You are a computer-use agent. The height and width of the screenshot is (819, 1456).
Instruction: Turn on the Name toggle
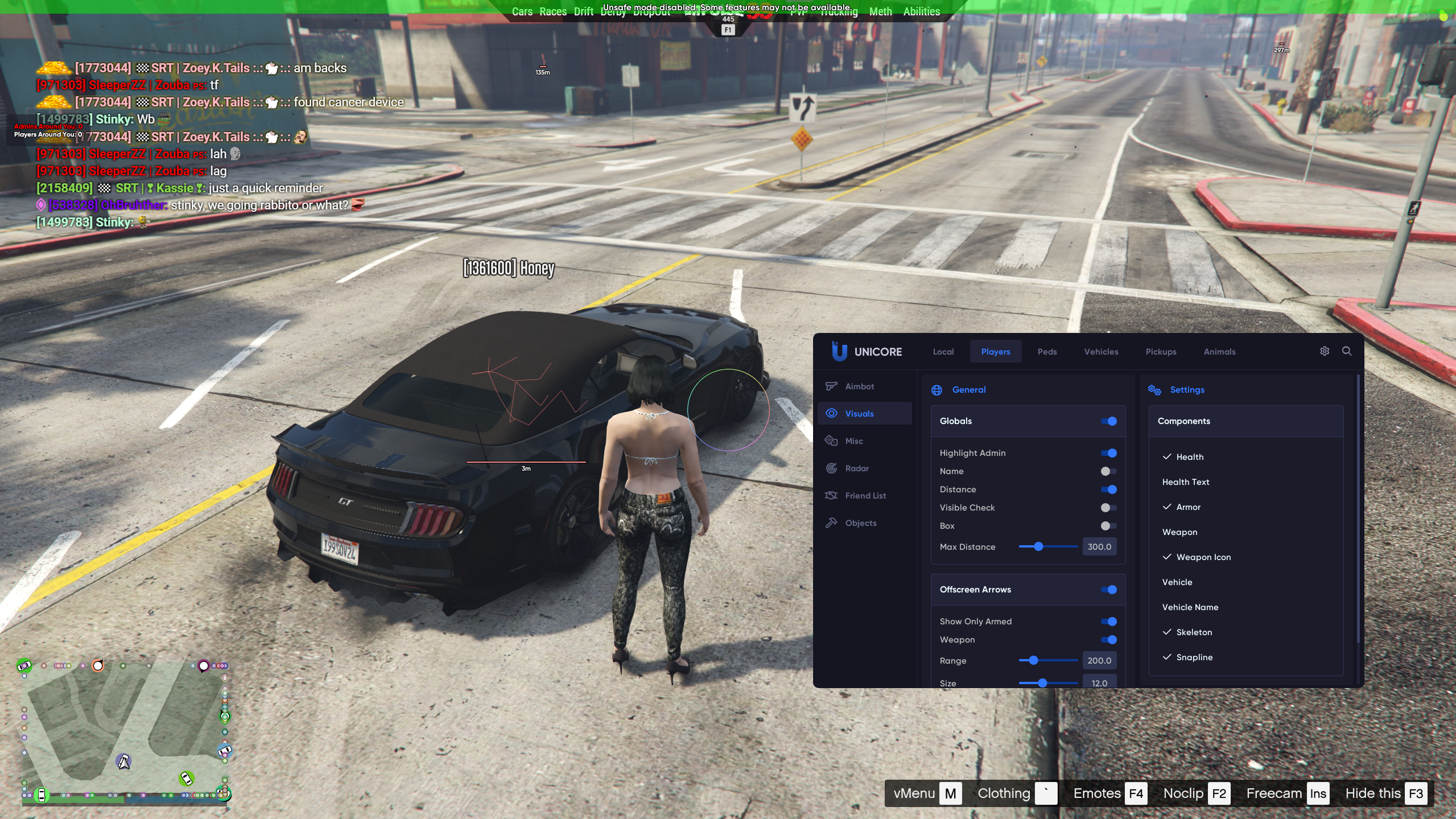[x=1108, y=471]
